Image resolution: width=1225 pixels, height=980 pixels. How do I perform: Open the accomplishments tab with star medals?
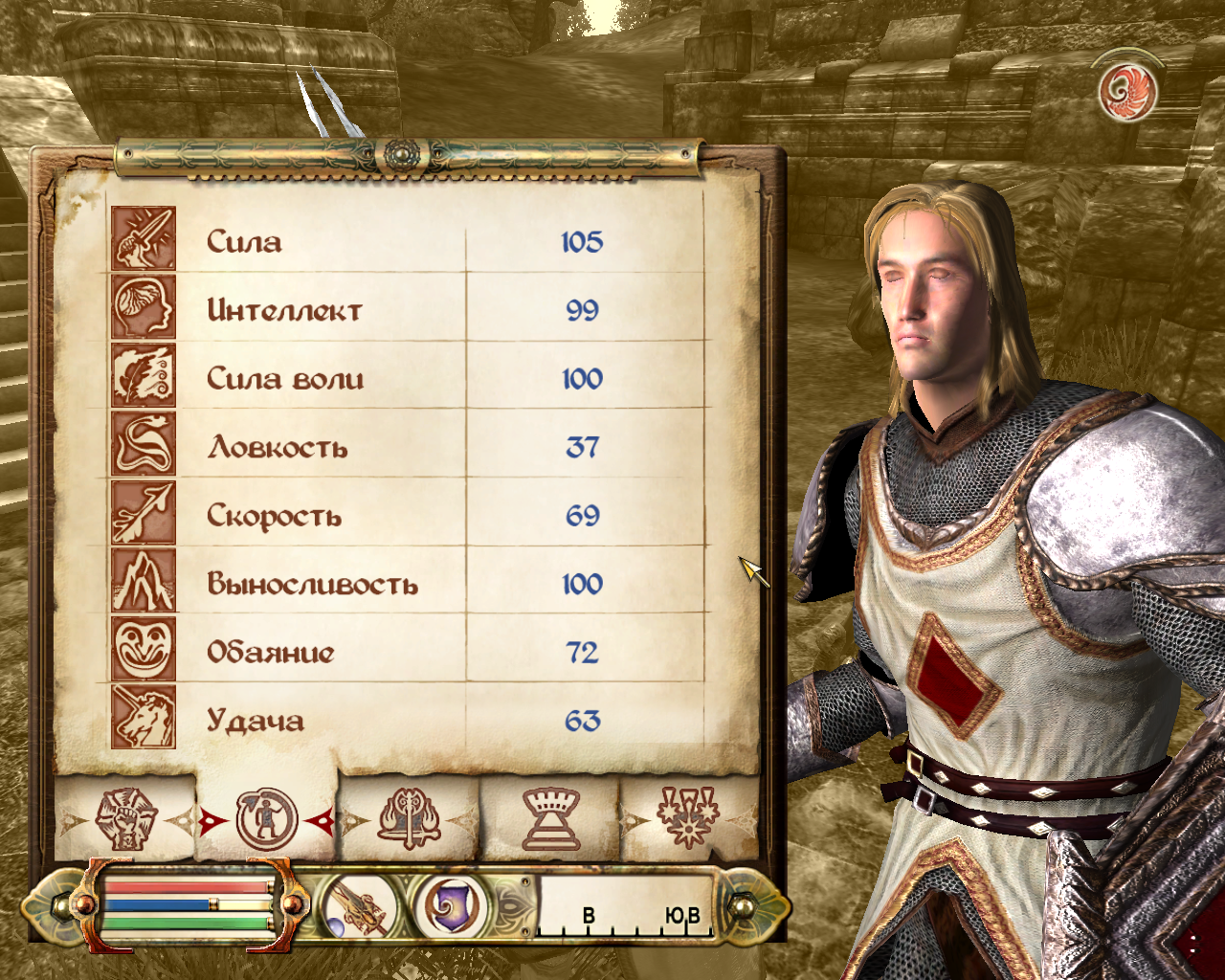tap(688, 819)
